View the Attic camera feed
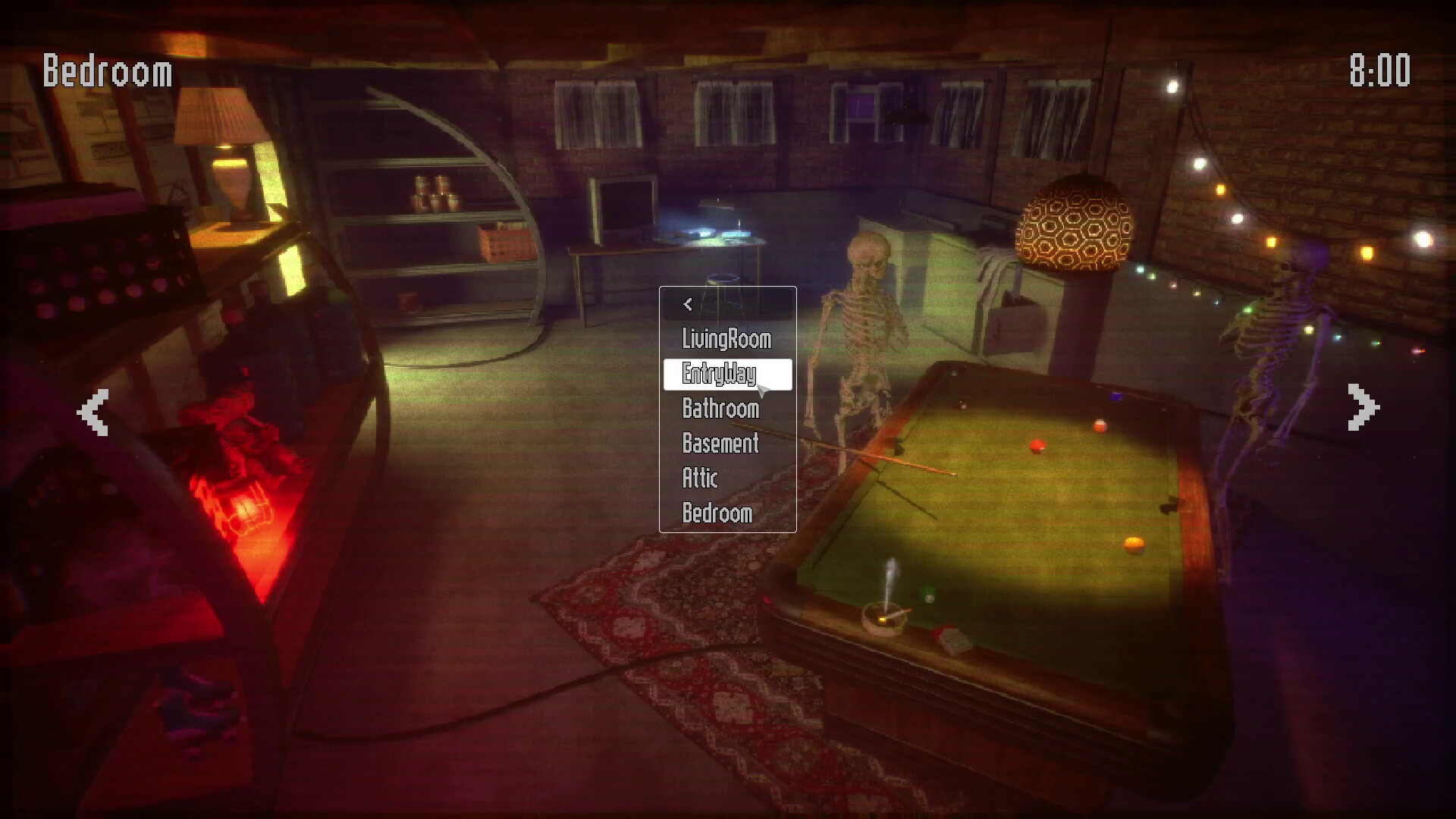Viewport: 1456px width, 819px height. 699,479
